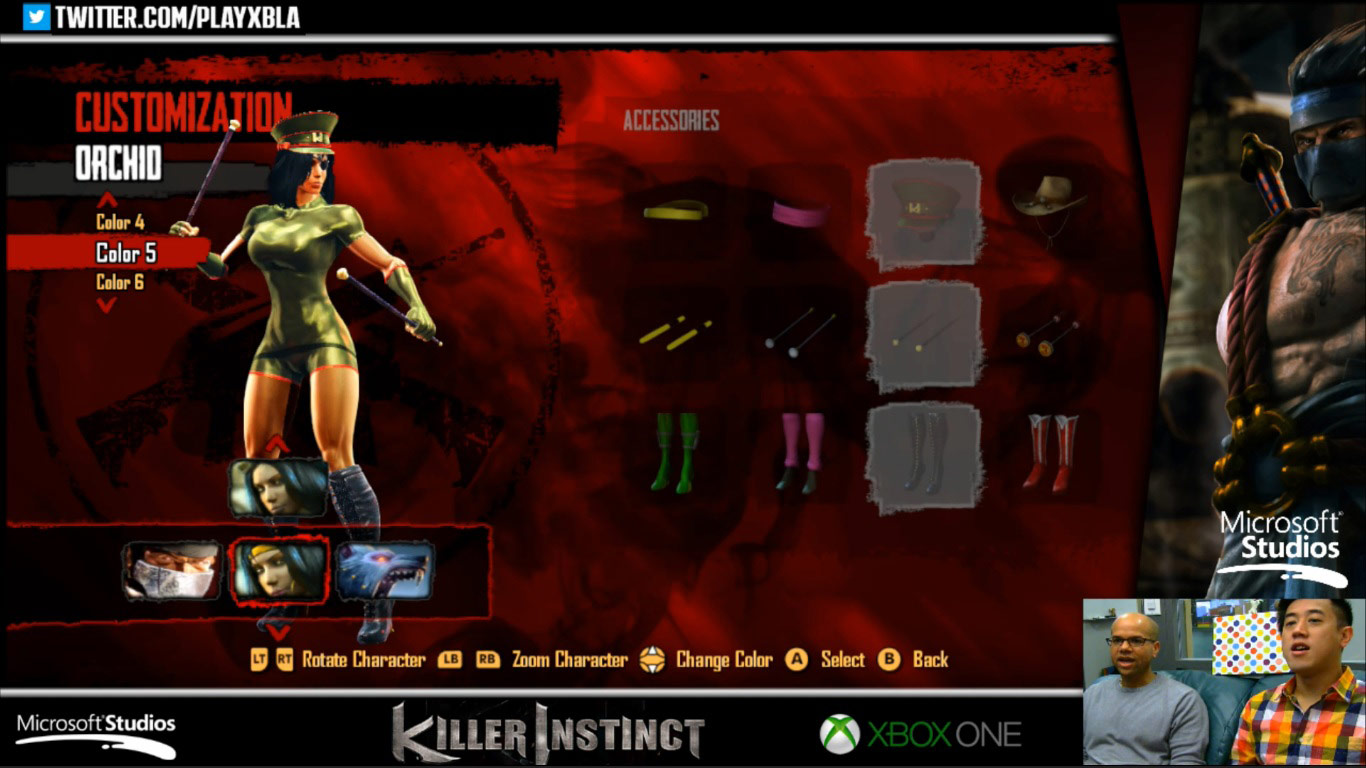Pick the military officer hat accessory
The width and height of the screenshot is (1366, 768).
point(922,207)
